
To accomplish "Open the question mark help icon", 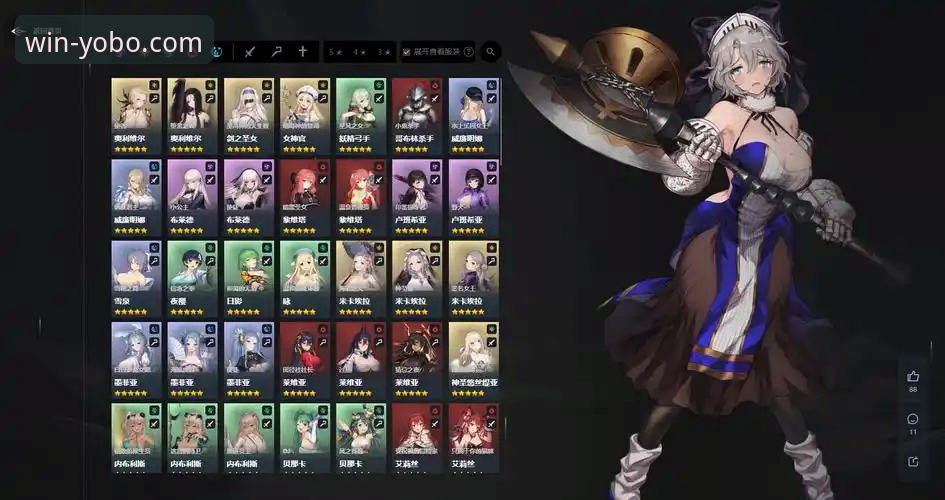I will [469, 51].
